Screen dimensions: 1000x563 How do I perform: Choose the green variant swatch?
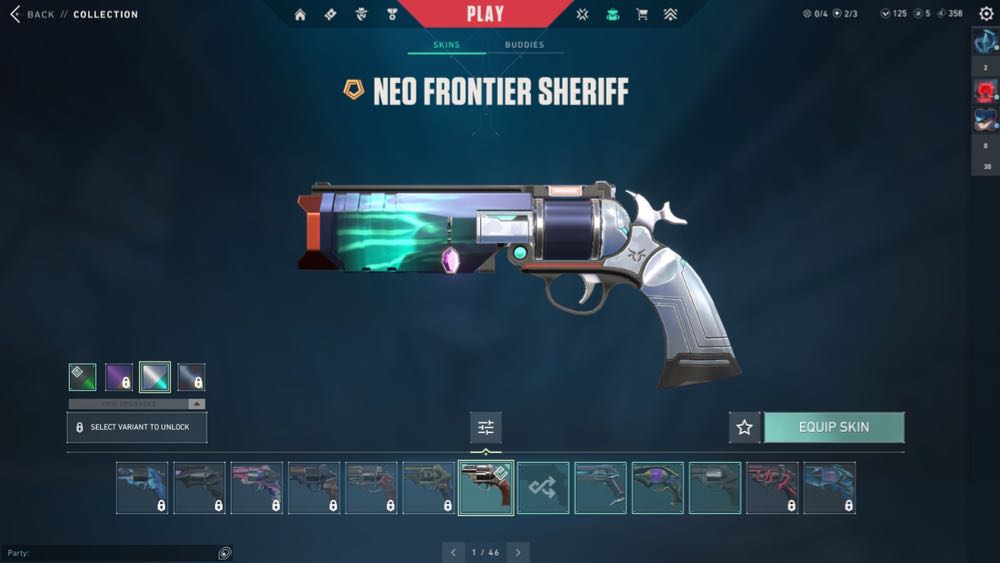(x=82, y=377)
